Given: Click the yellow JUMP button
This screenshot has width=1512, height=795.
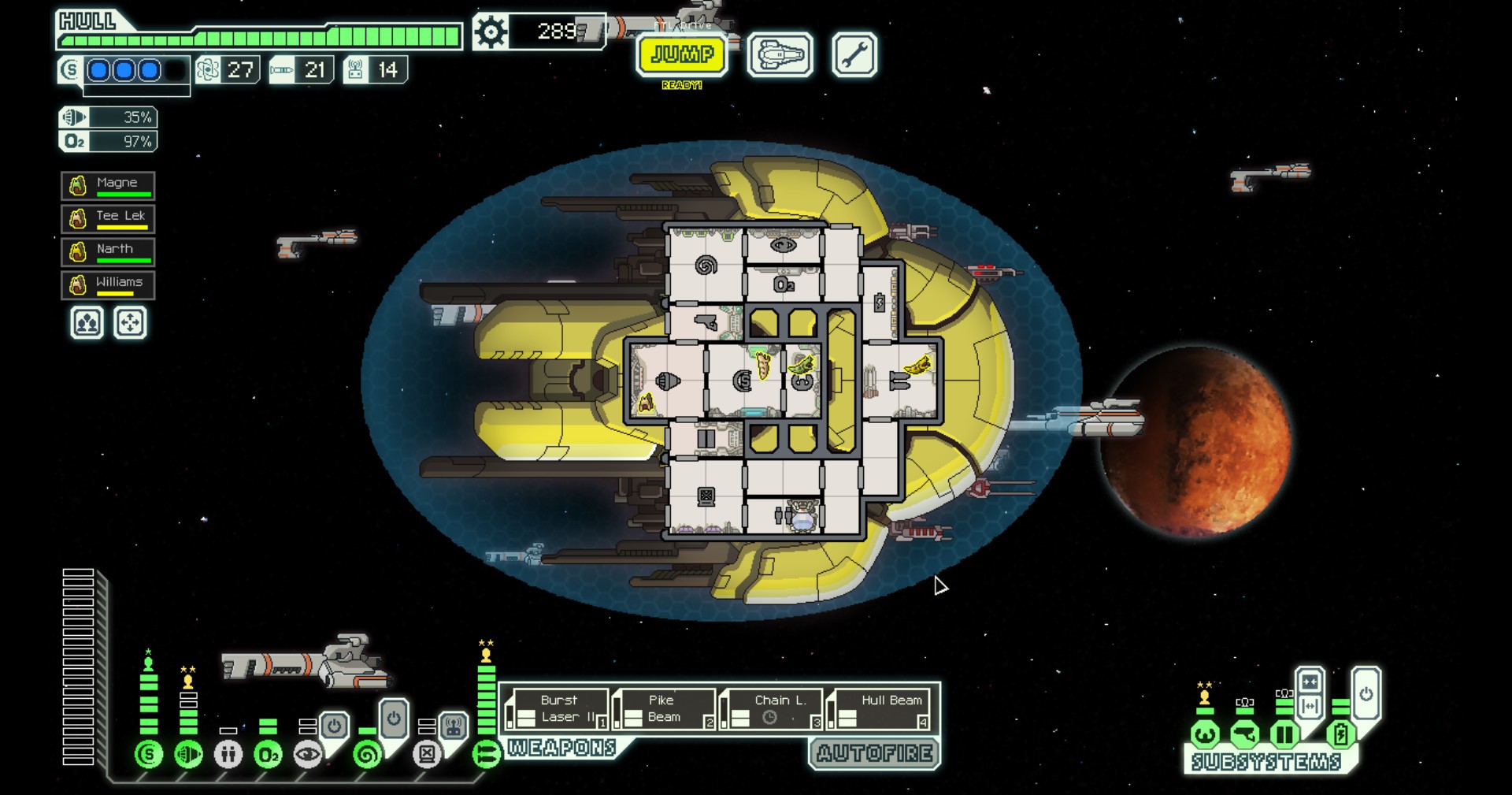Looking at the screenshot, I should (682, 54).
